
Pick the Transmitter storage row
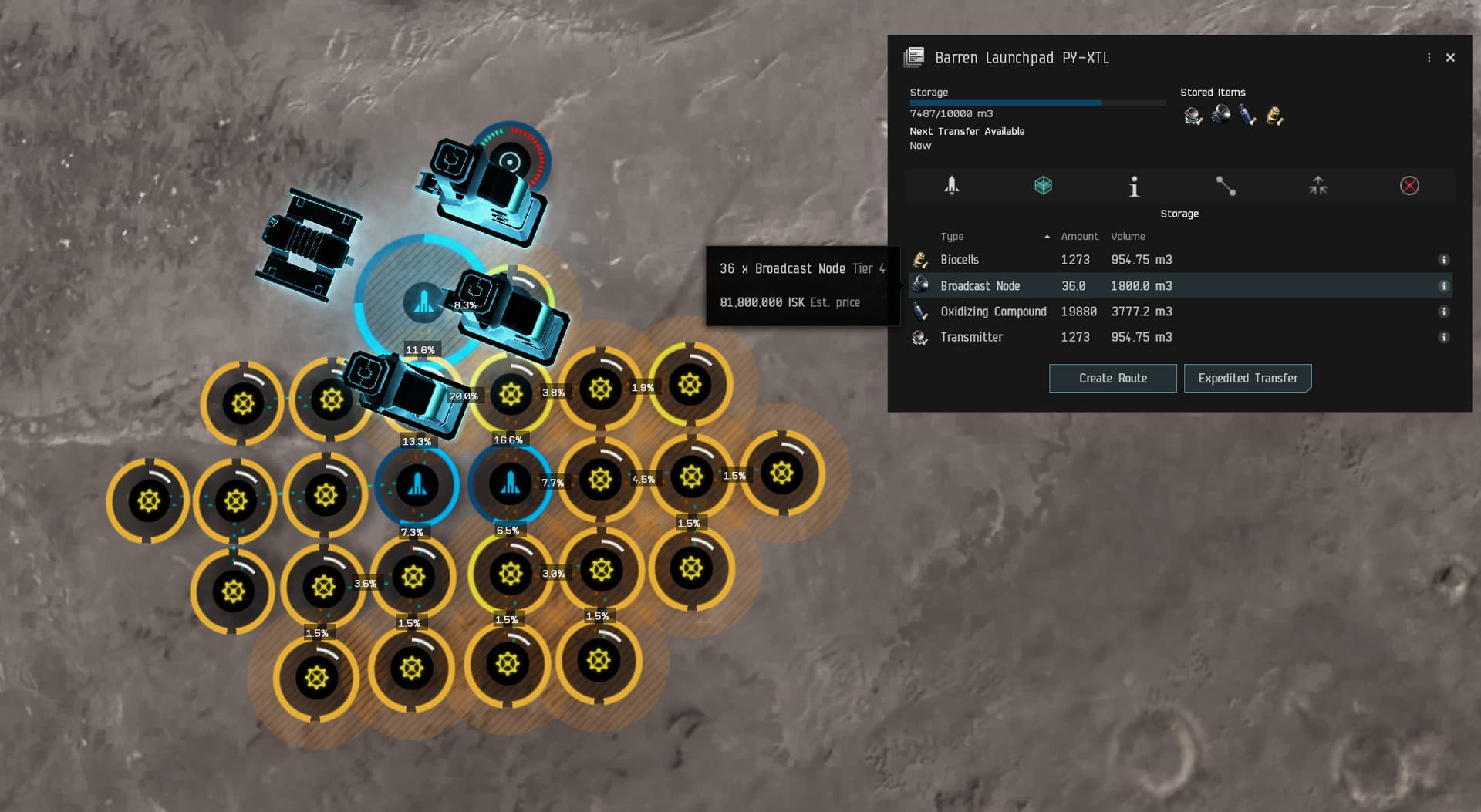tap(971, 337)
